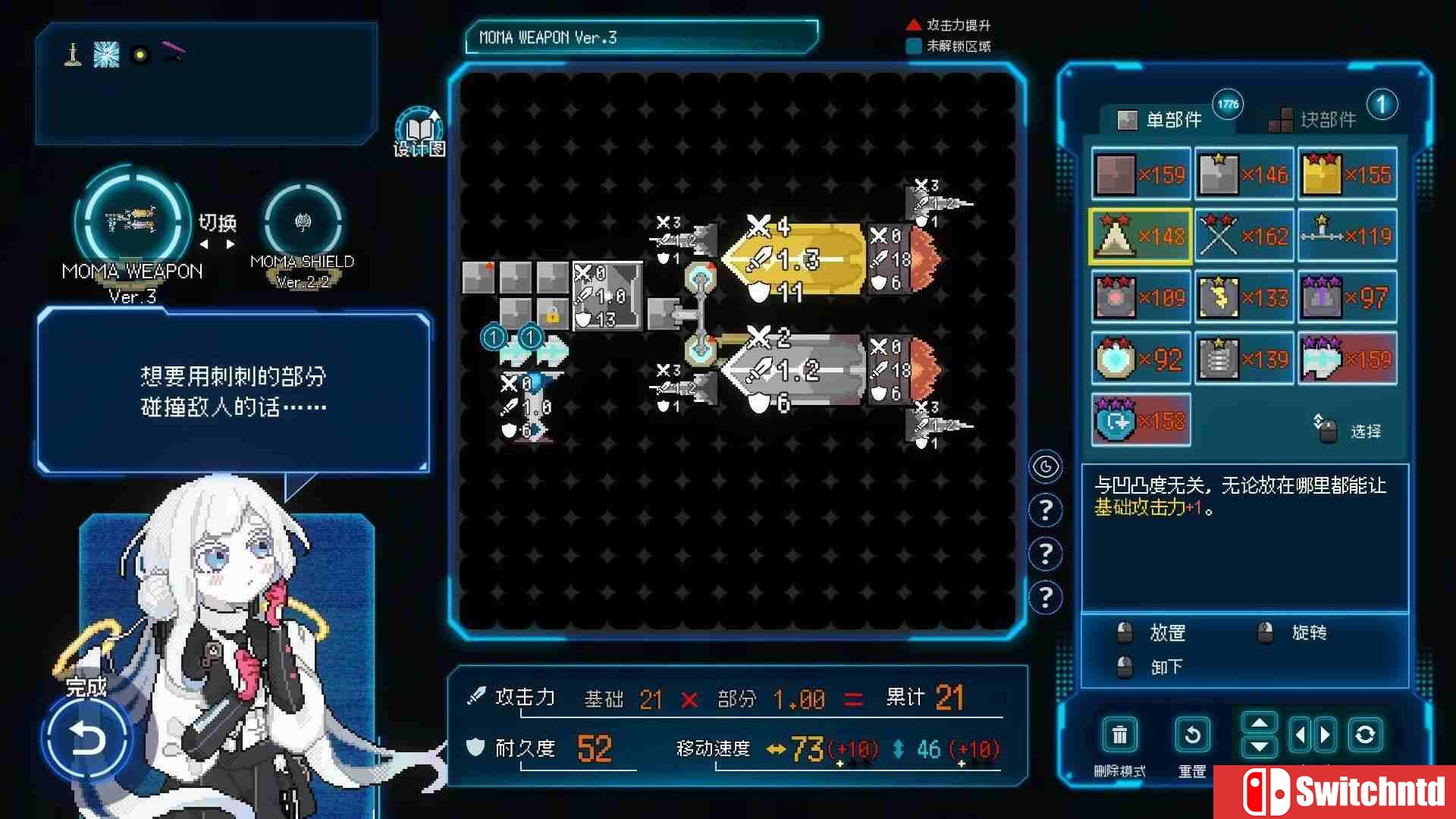Enable 删除模式 delete mode trash icon
The image size is (1456, 819).
(x=1119, y=736)
